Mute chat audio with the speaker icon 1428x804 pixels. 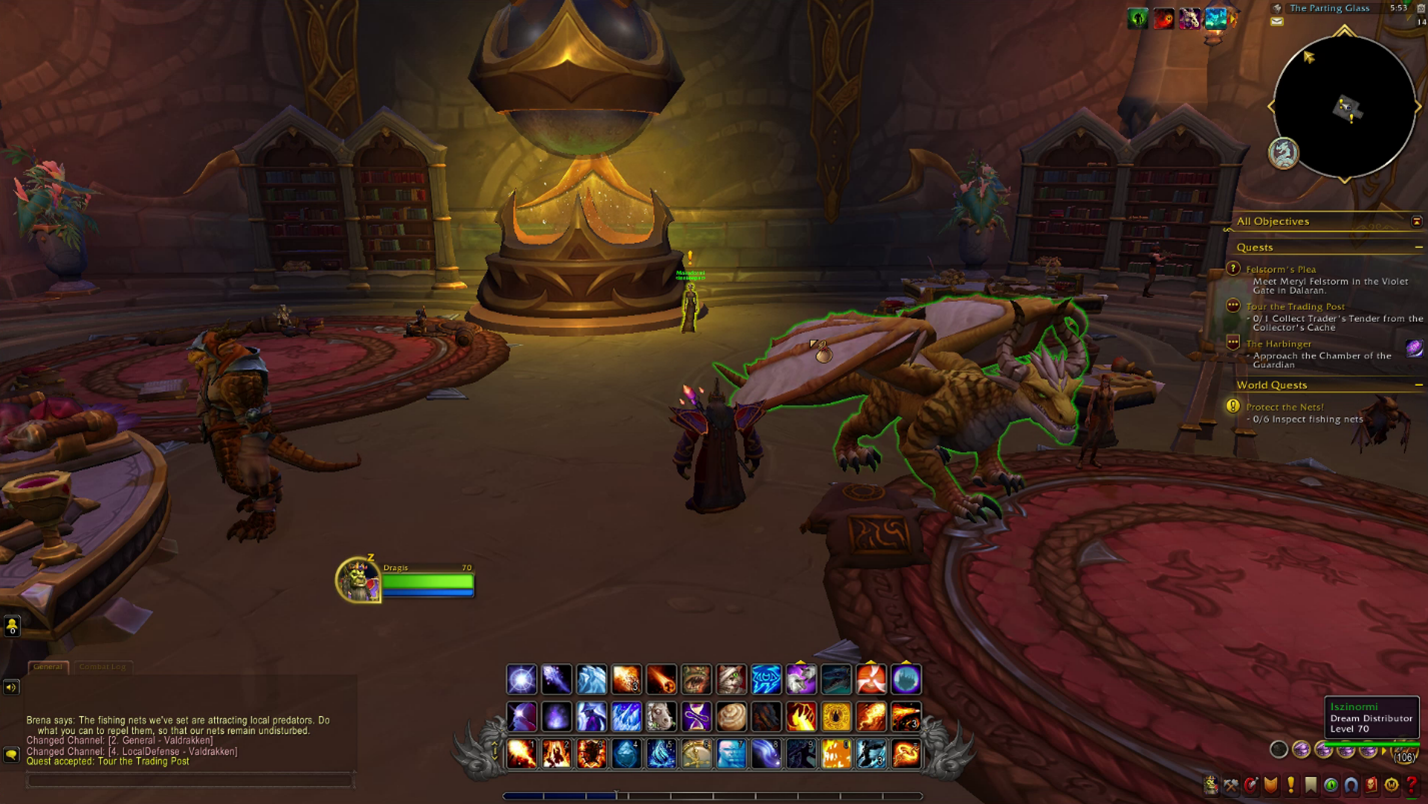(11, 686)
